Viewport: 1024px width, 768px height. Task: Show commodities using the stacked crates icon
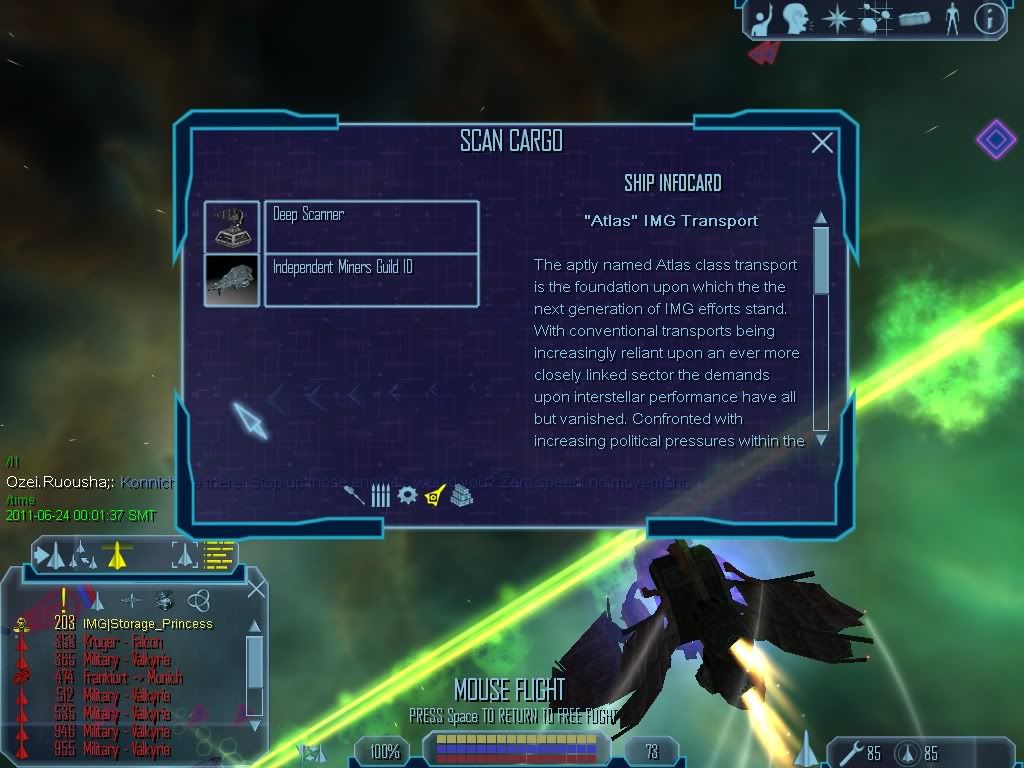coord(461,495)
